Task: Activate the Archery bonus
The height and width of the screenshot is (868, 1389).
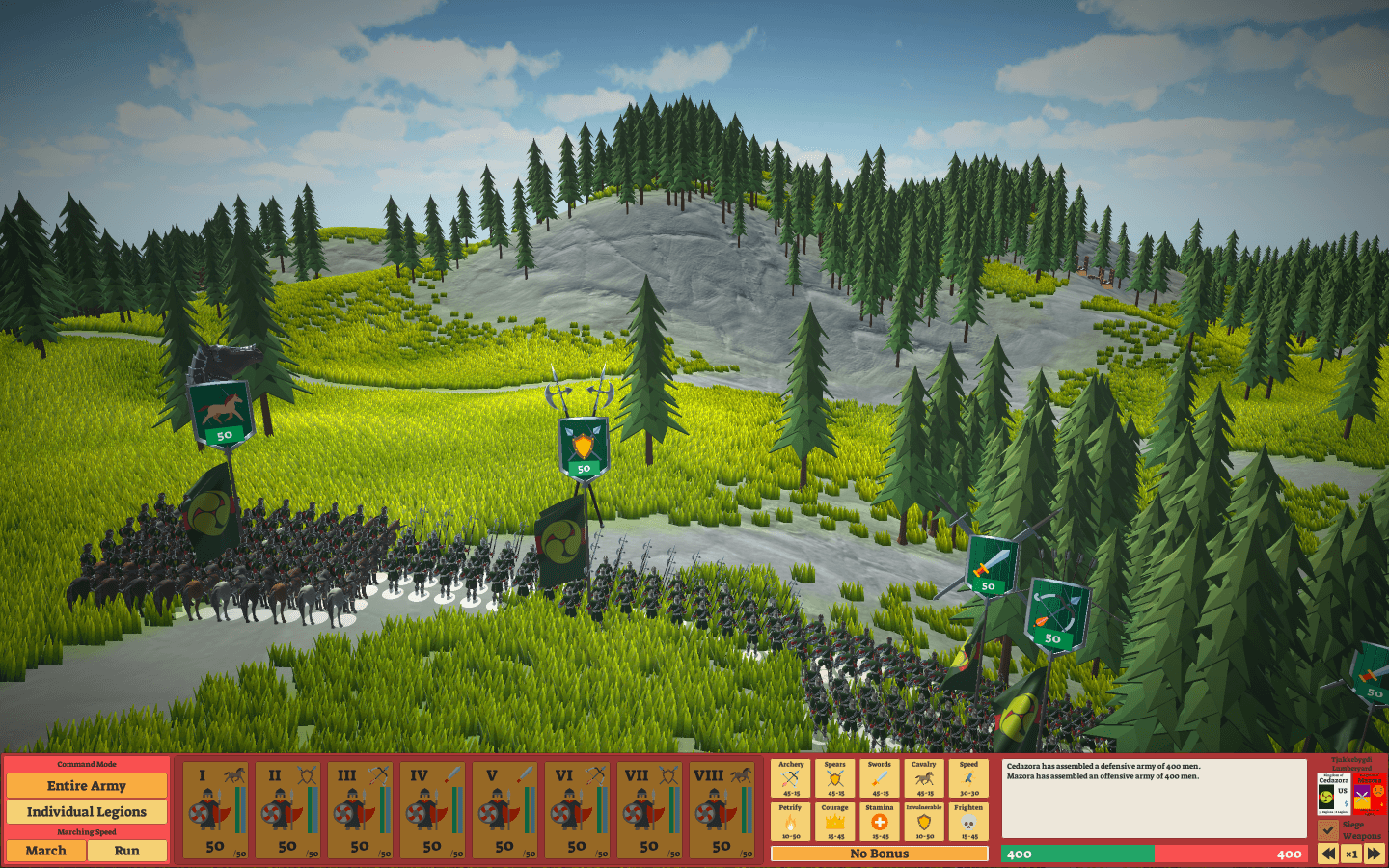Action: [x=791, y=778]
